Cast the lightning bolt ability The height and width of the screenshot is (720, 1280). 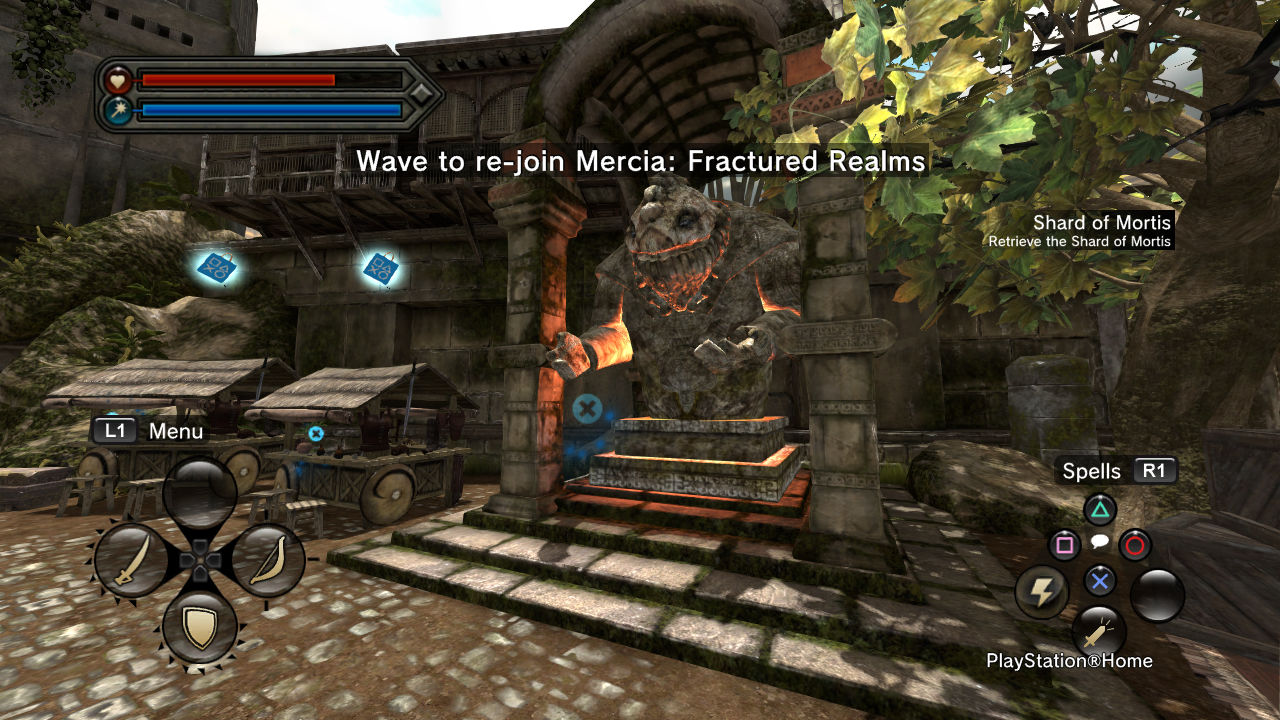coord(1042,592)
